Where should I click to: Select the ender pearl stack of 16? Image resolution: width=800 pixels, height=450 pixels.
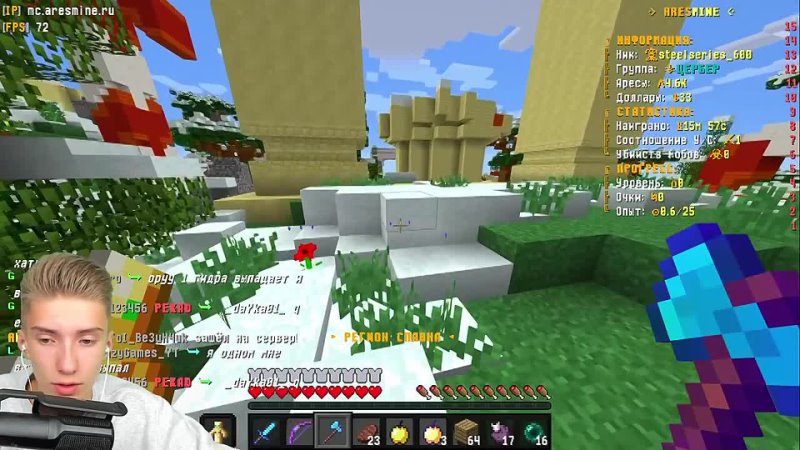[x=535, y=431]
